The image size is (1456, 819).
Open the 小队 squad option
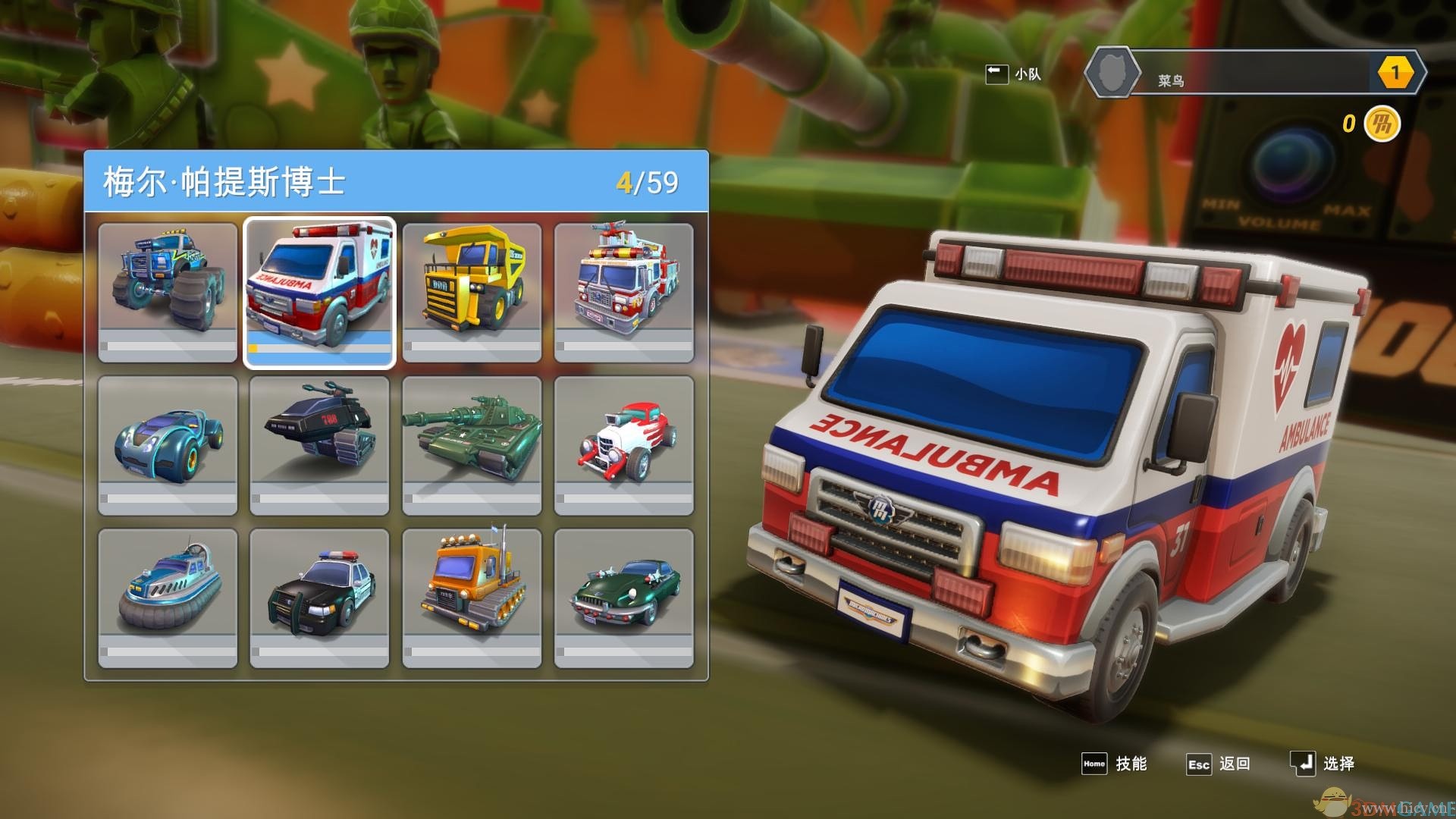pyautogui.click(x=1013, y=74)
